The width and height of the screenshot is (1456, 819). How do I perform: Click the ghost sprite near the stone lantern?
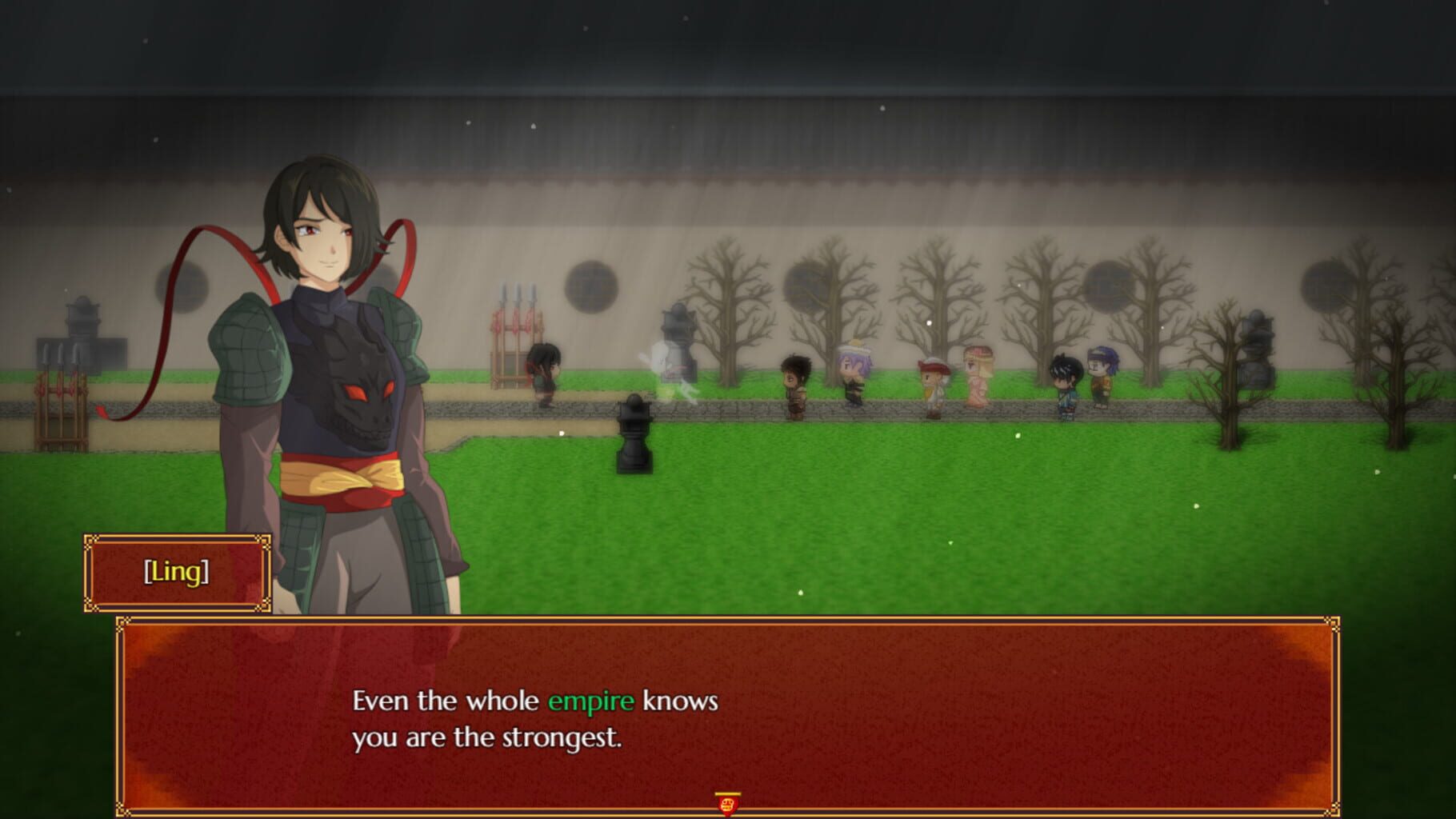point(662,373)
